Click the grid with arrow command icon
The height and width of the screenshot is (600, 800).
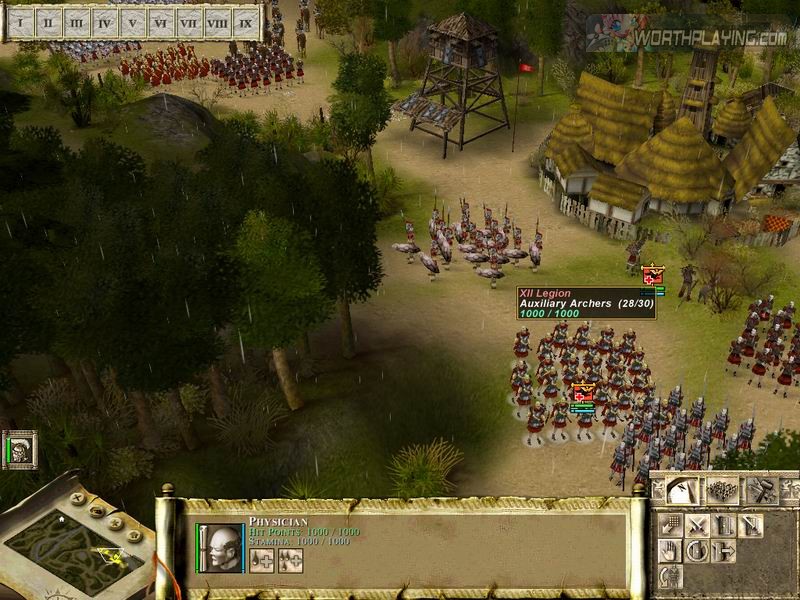(x=671, y=525)
